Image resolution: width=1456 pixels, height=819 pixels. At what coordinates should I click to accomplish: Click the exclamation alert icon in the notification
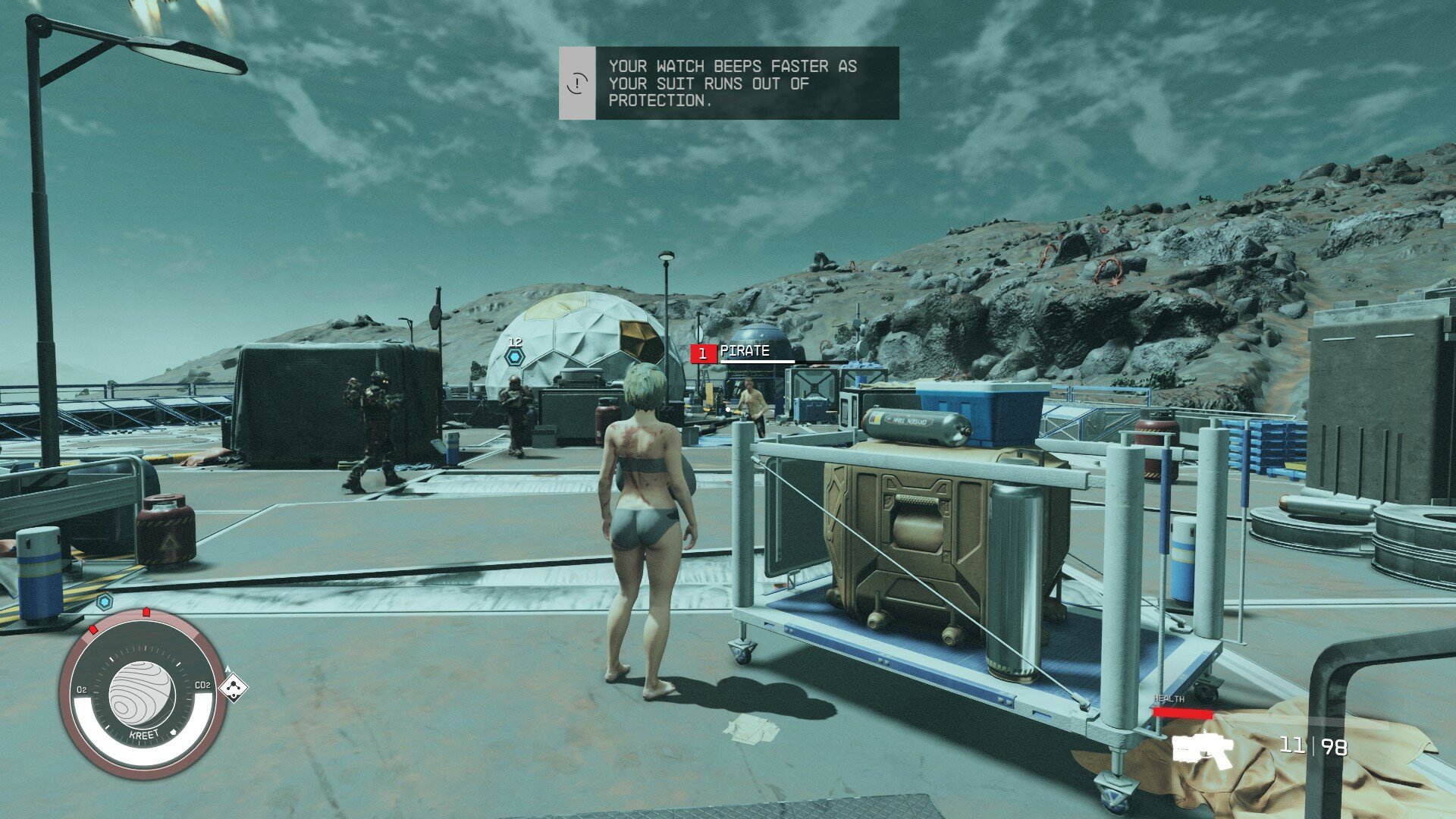(577, 83)
